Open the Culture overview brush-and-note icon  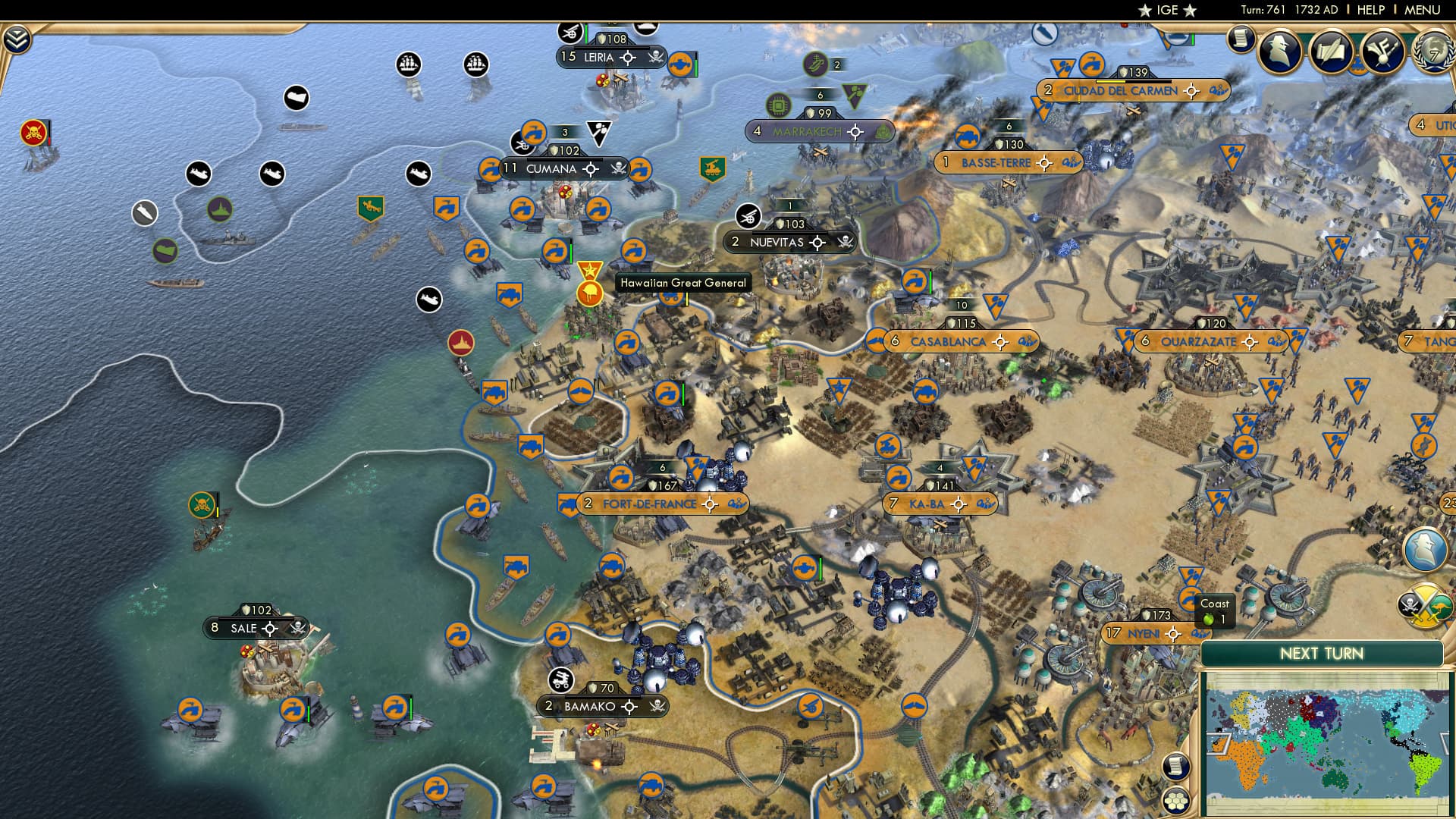(1382, 50)
